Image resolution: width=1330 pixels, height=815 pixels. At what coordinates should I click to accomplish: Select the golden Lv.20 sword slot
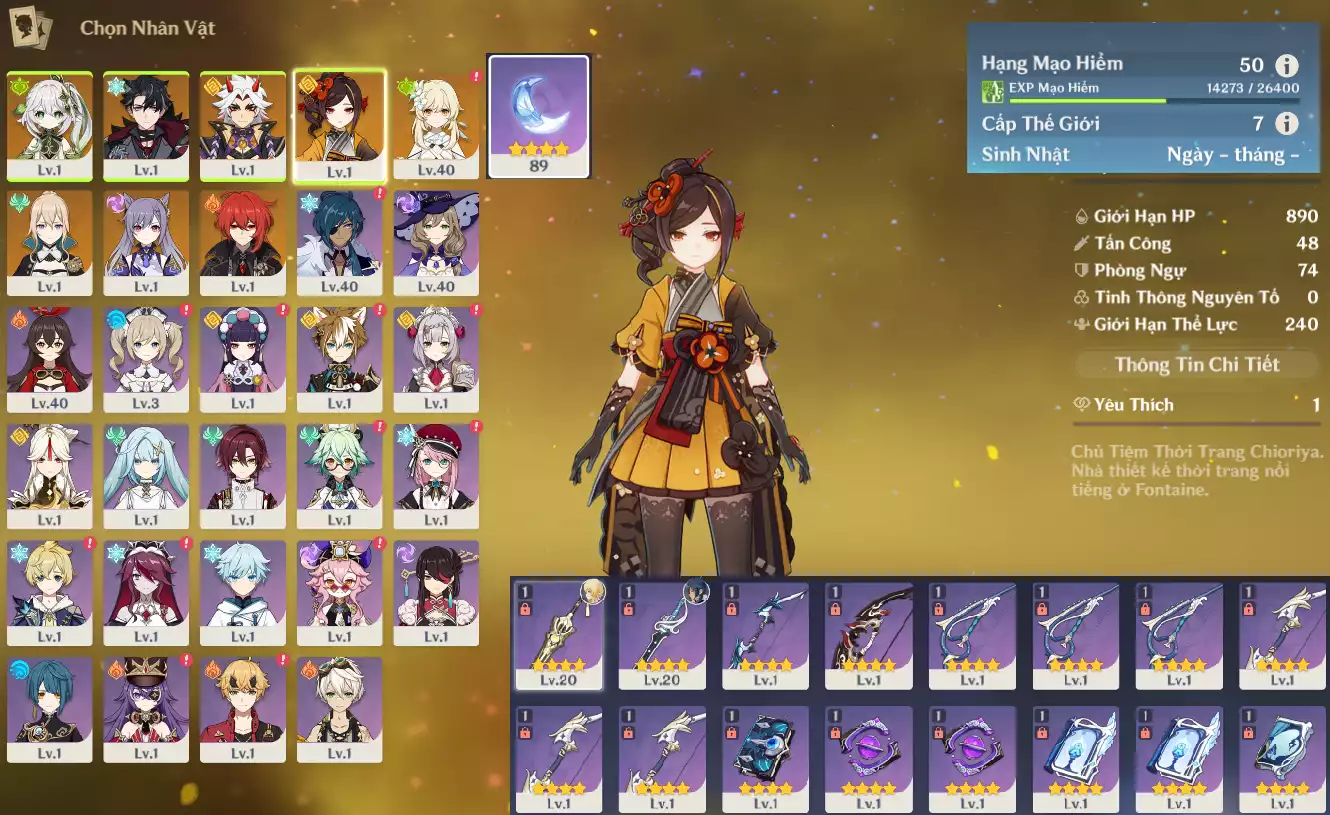tap(558, 634)
